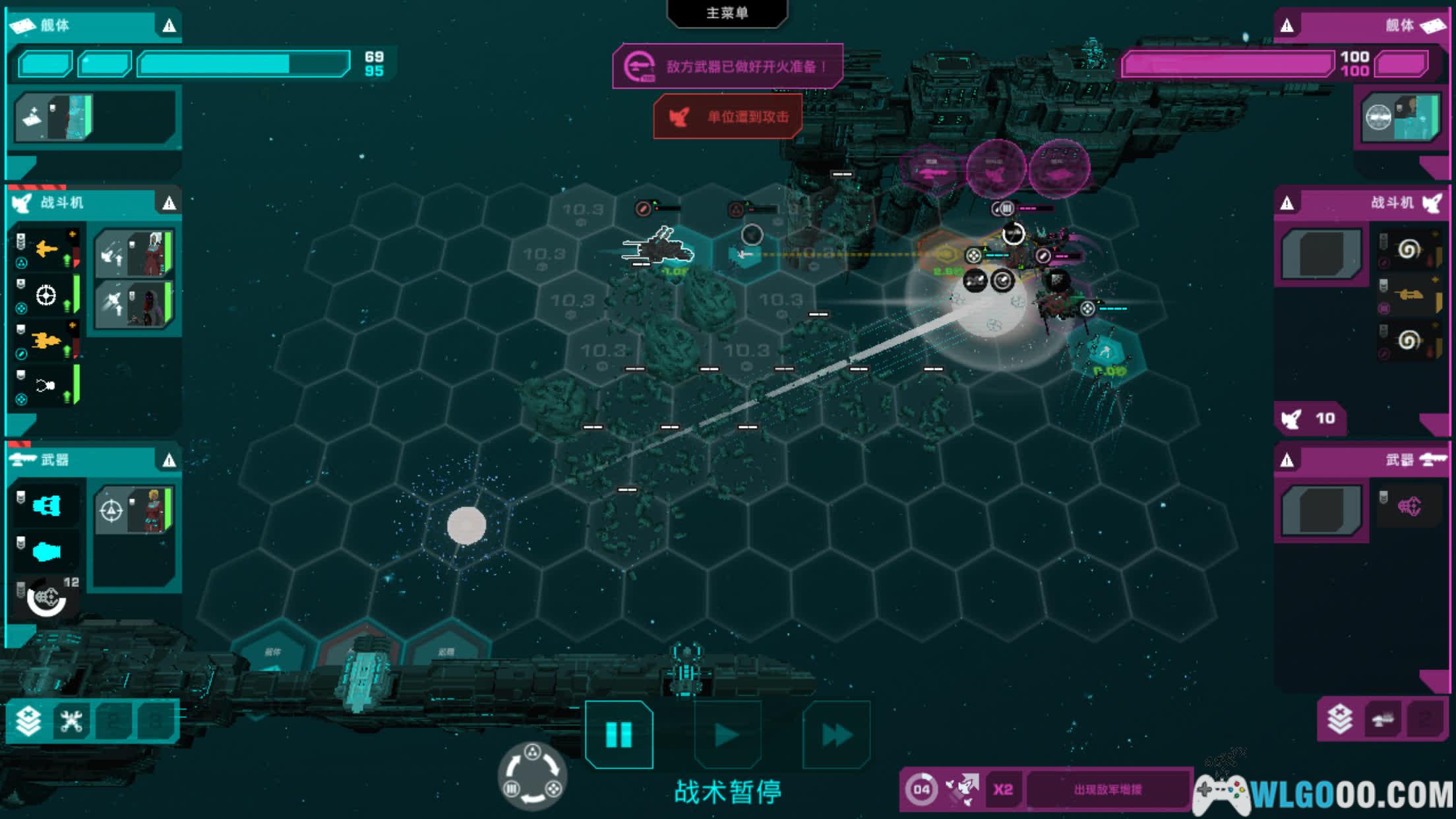
Task: Resume combat with the play button
Action: pos(727,735)
